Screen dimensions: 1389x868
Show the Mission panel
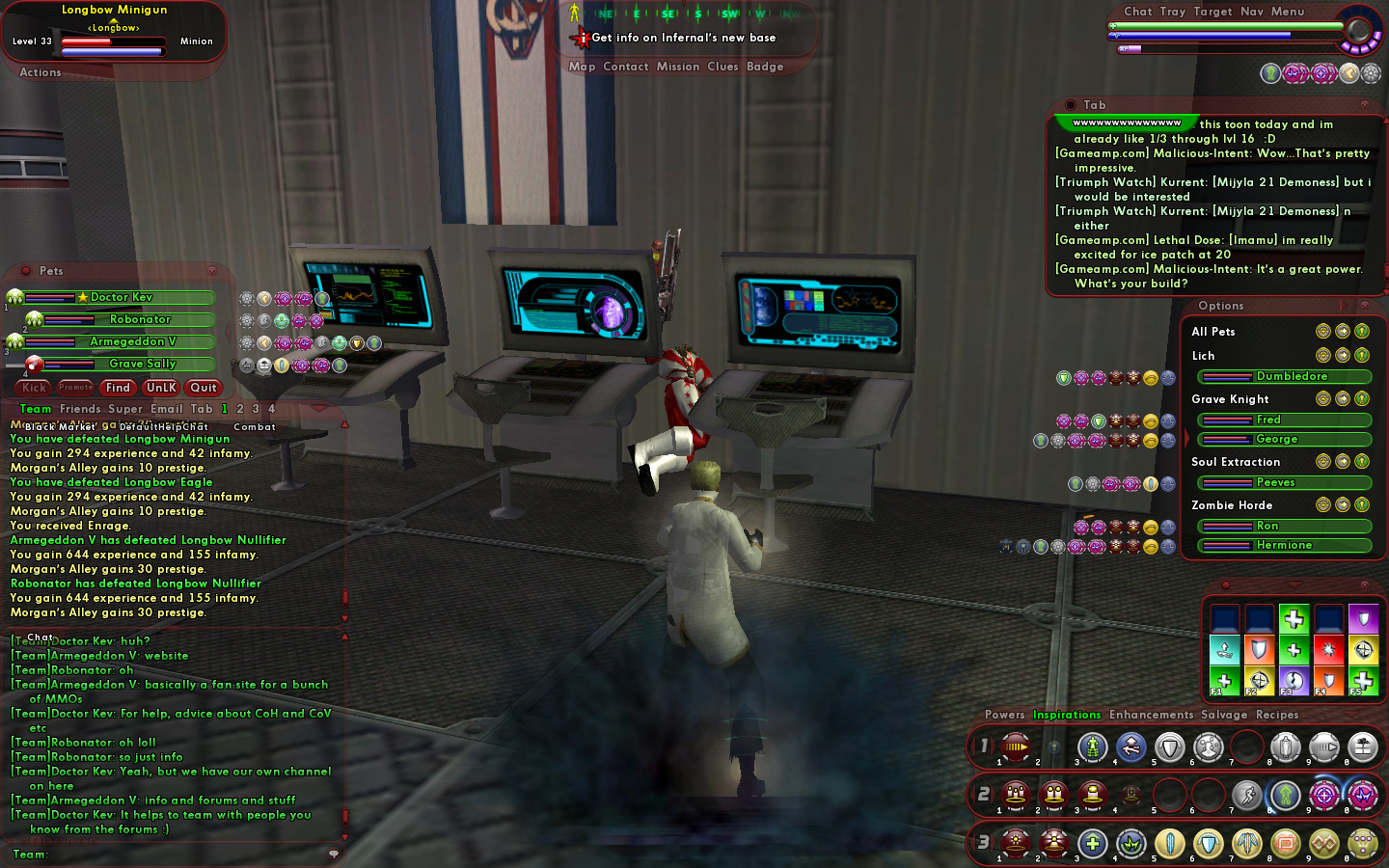point(678,67)
